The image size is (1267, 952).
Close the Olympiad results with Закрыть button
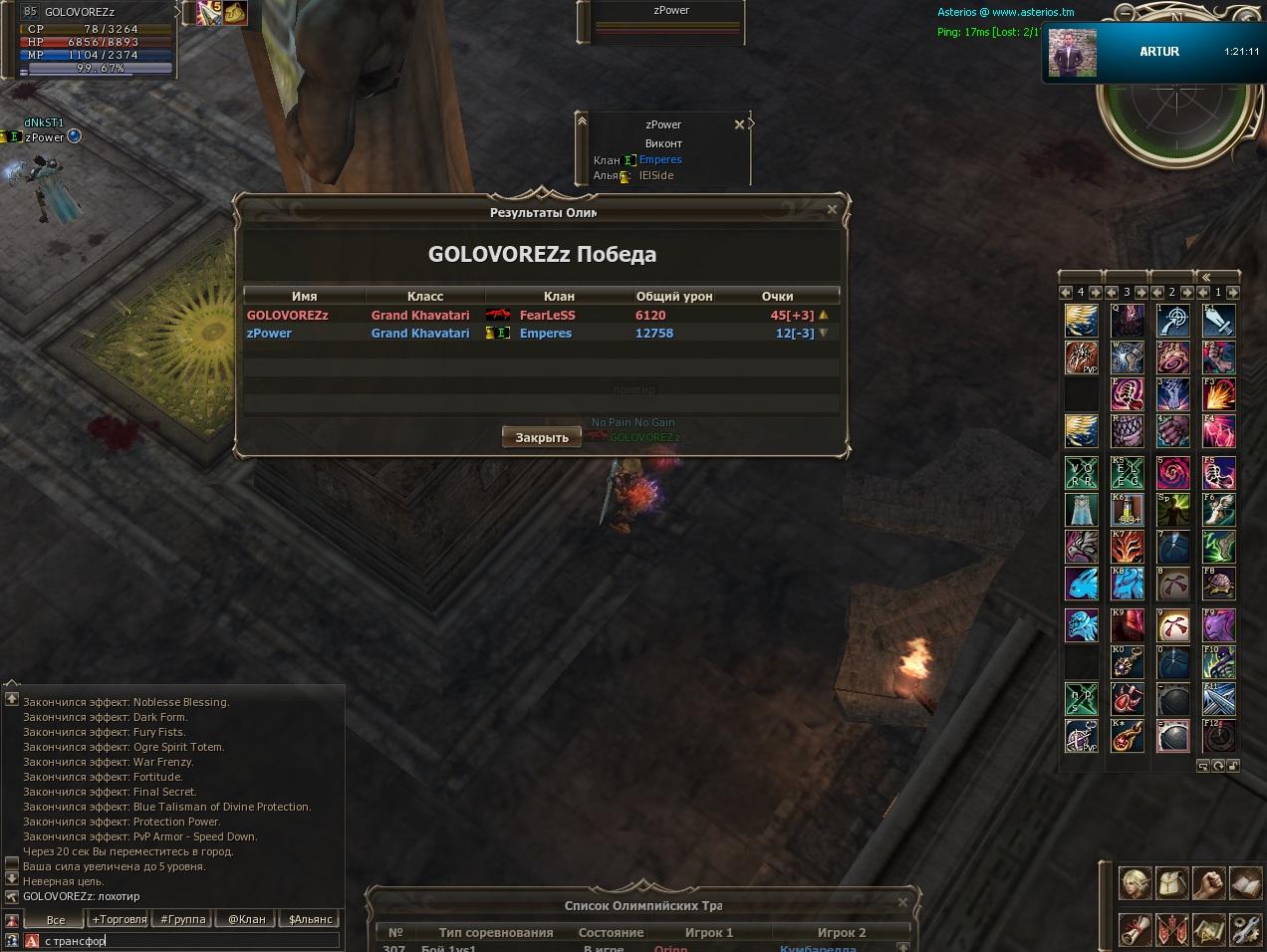pos(542,437)
